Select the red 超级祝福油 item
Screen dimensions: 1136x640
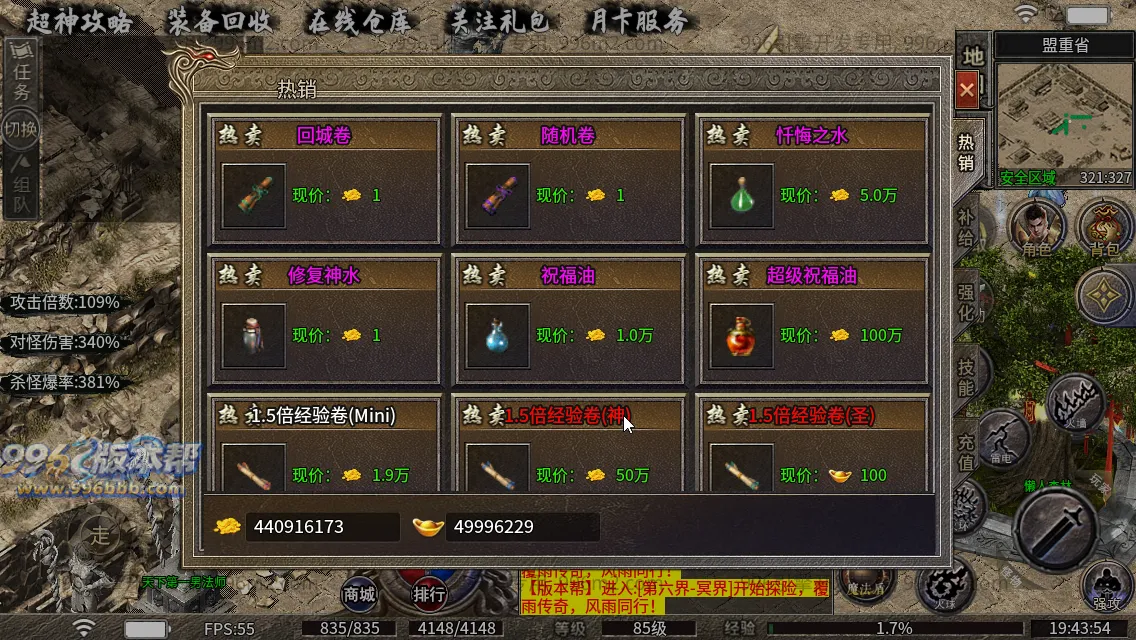click(x=742, y=335)
